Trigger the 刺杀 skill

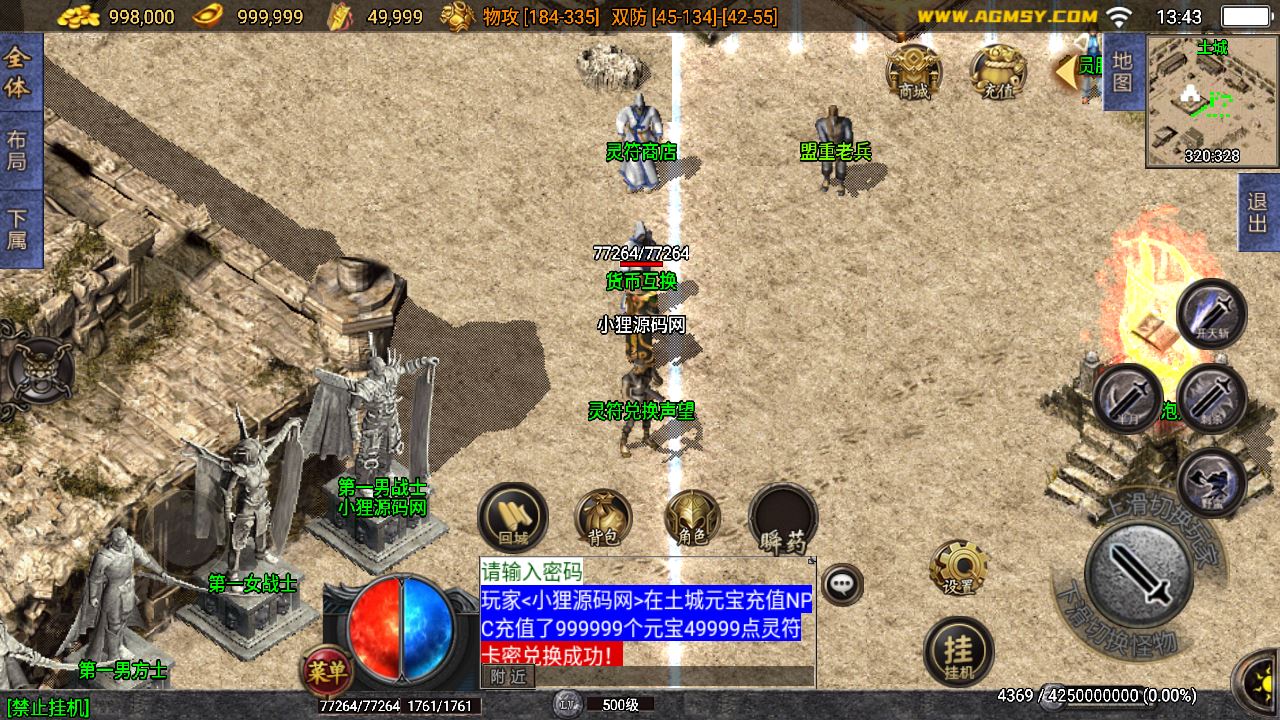(x=1212, y=399)
